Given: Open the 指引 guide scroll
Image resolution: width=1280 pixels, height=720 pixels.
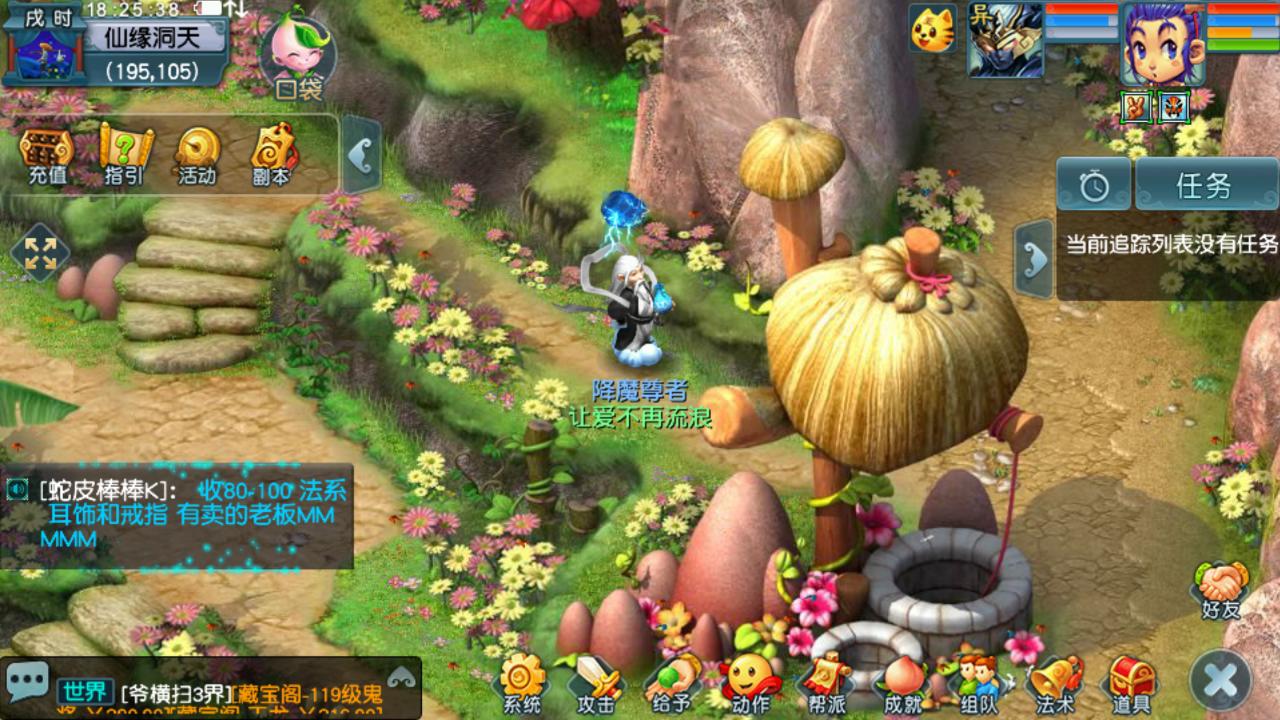Looking at the screenshot, I should [124, 155].
